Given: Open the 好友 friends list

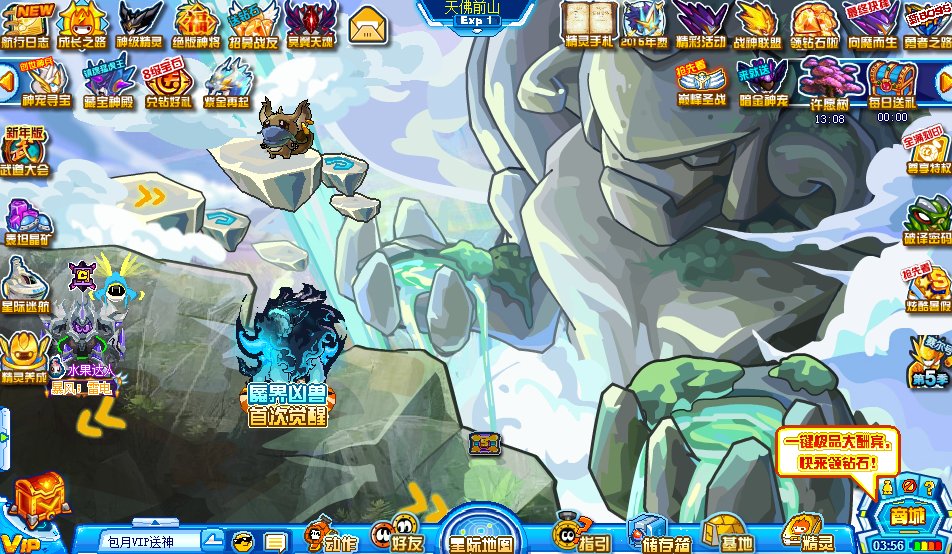Looking at the screenshot, I should pyautogui.click(x=403, y=533).
